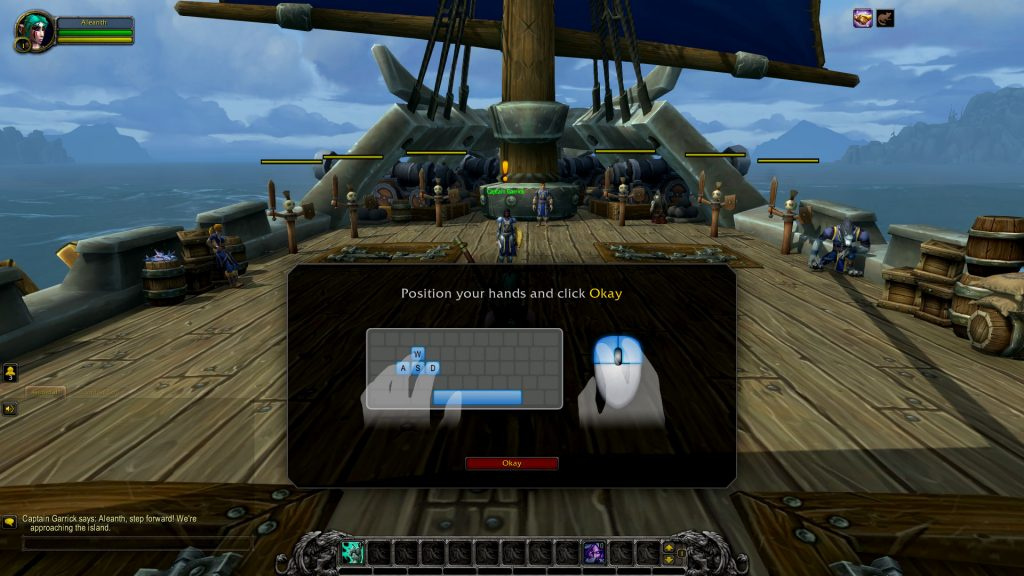Open the chat speech bubble menu
1024x576 pixels.
click(x=10, y=521)
